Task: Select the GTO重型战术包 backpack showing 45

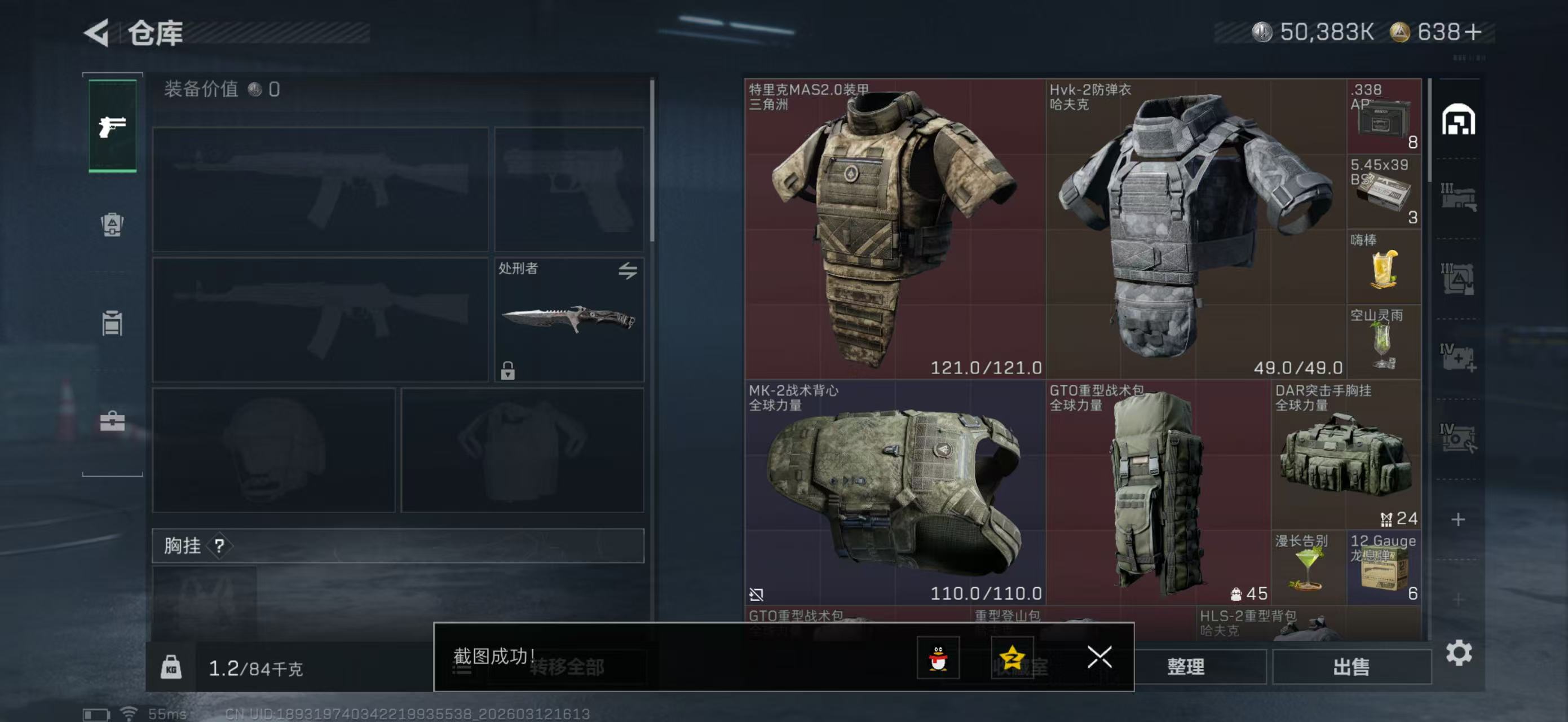Action: (x=1158, y=492)
